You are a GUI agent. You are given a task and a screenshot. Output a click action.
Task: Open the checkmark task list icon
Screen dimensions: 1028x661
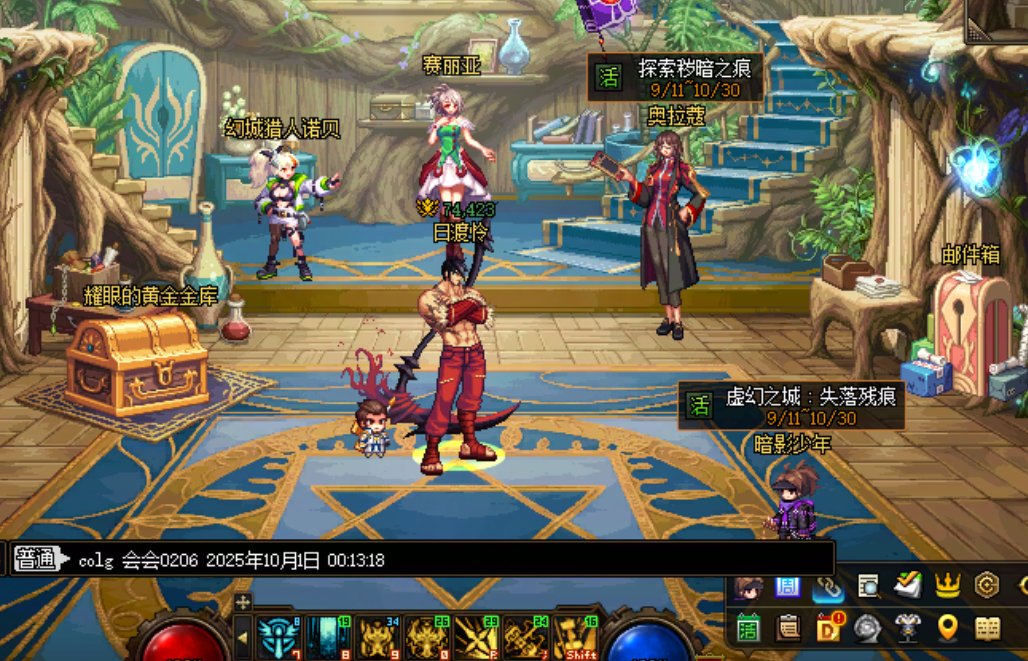(907, 585)
